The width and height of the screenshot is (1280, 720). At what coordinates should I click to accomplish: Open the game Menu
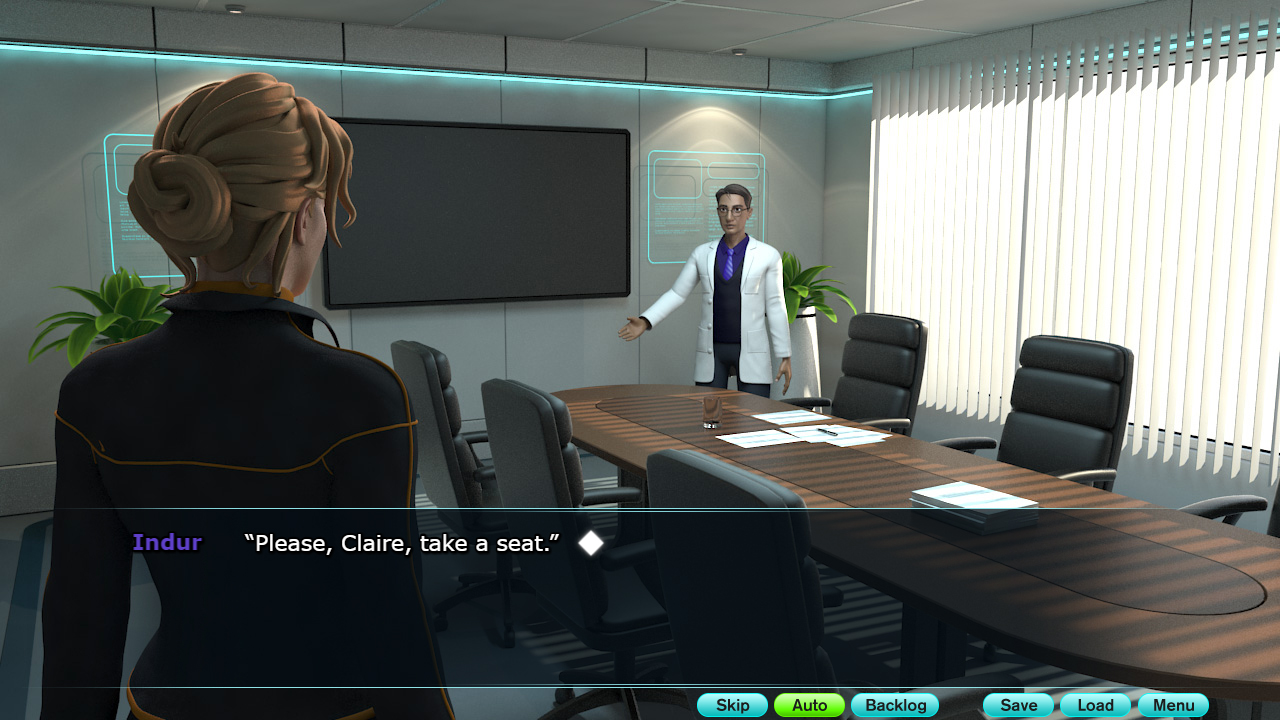1172,705
